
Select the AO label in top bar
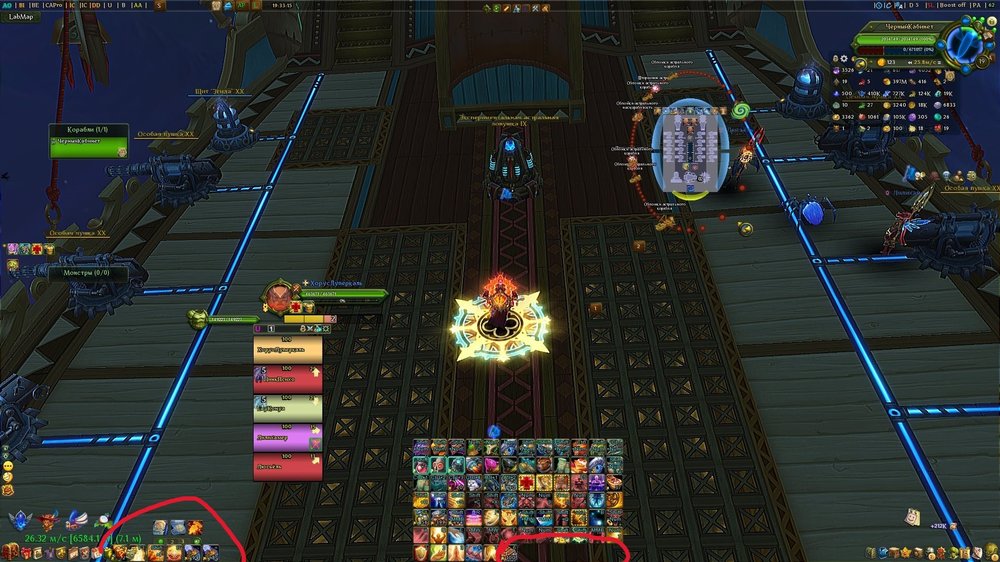pyautogui.click(x=6, y=5)
